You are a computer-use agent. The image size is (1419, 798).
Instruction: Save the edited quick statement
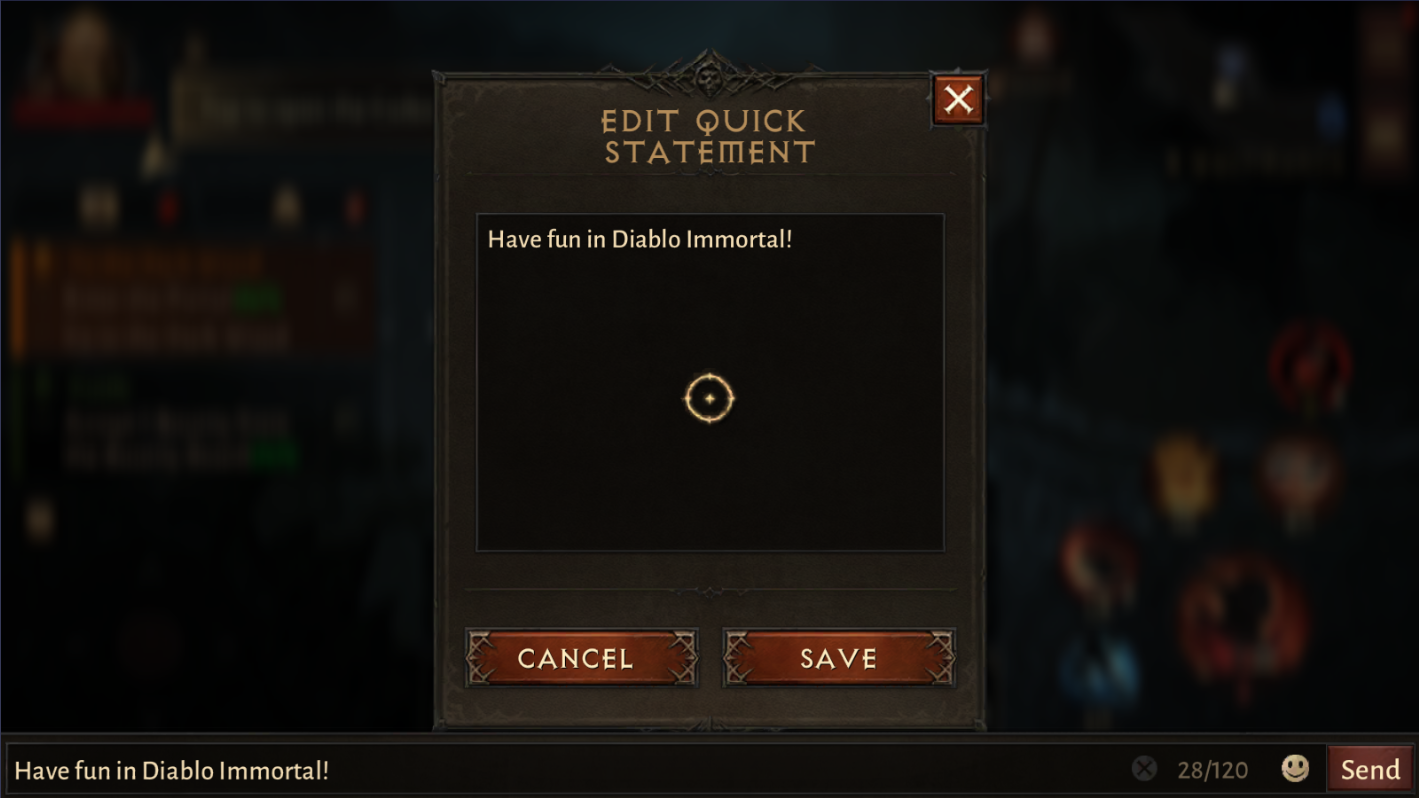(x=838, y=659)
